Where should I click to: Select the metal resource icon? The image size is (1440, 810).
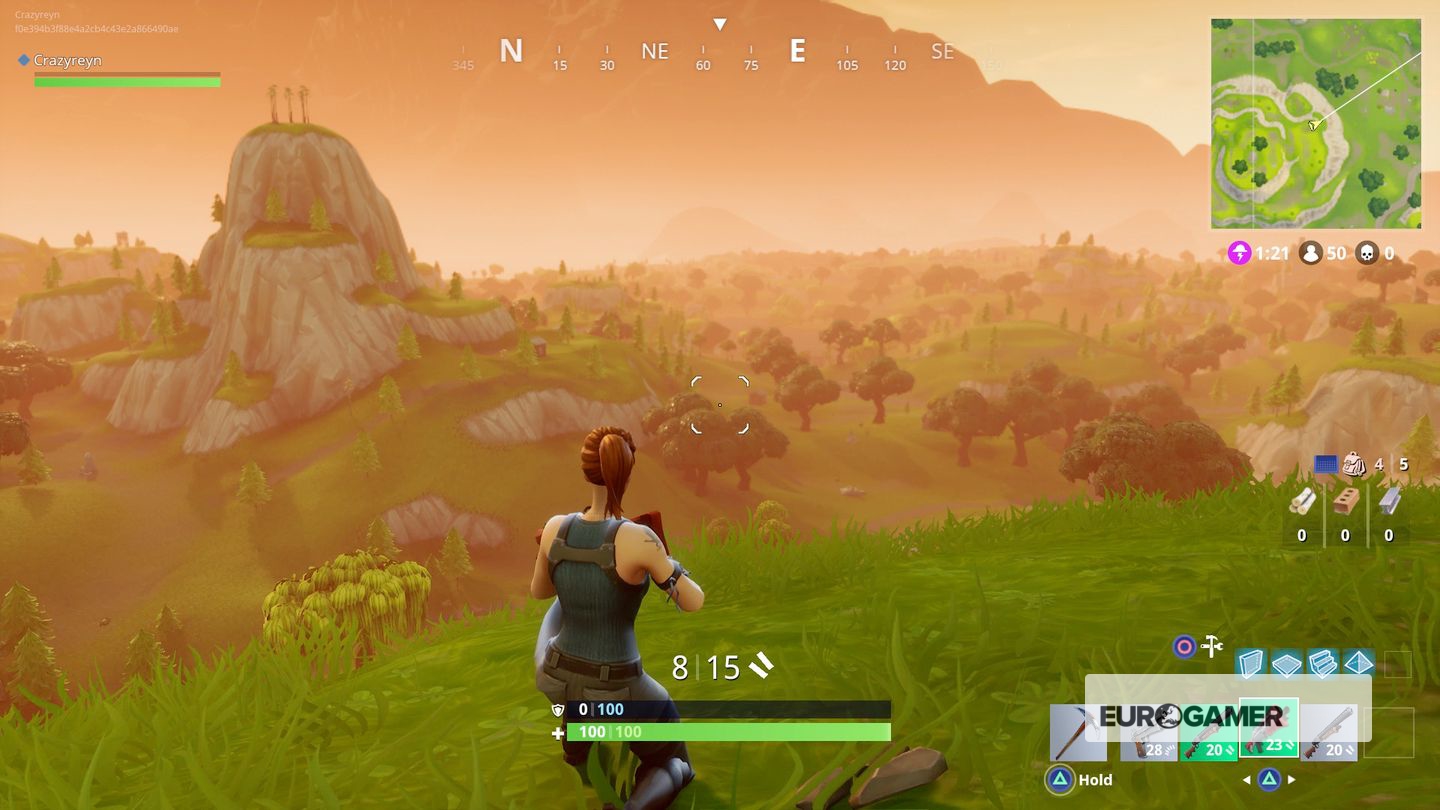[1387, 502]
